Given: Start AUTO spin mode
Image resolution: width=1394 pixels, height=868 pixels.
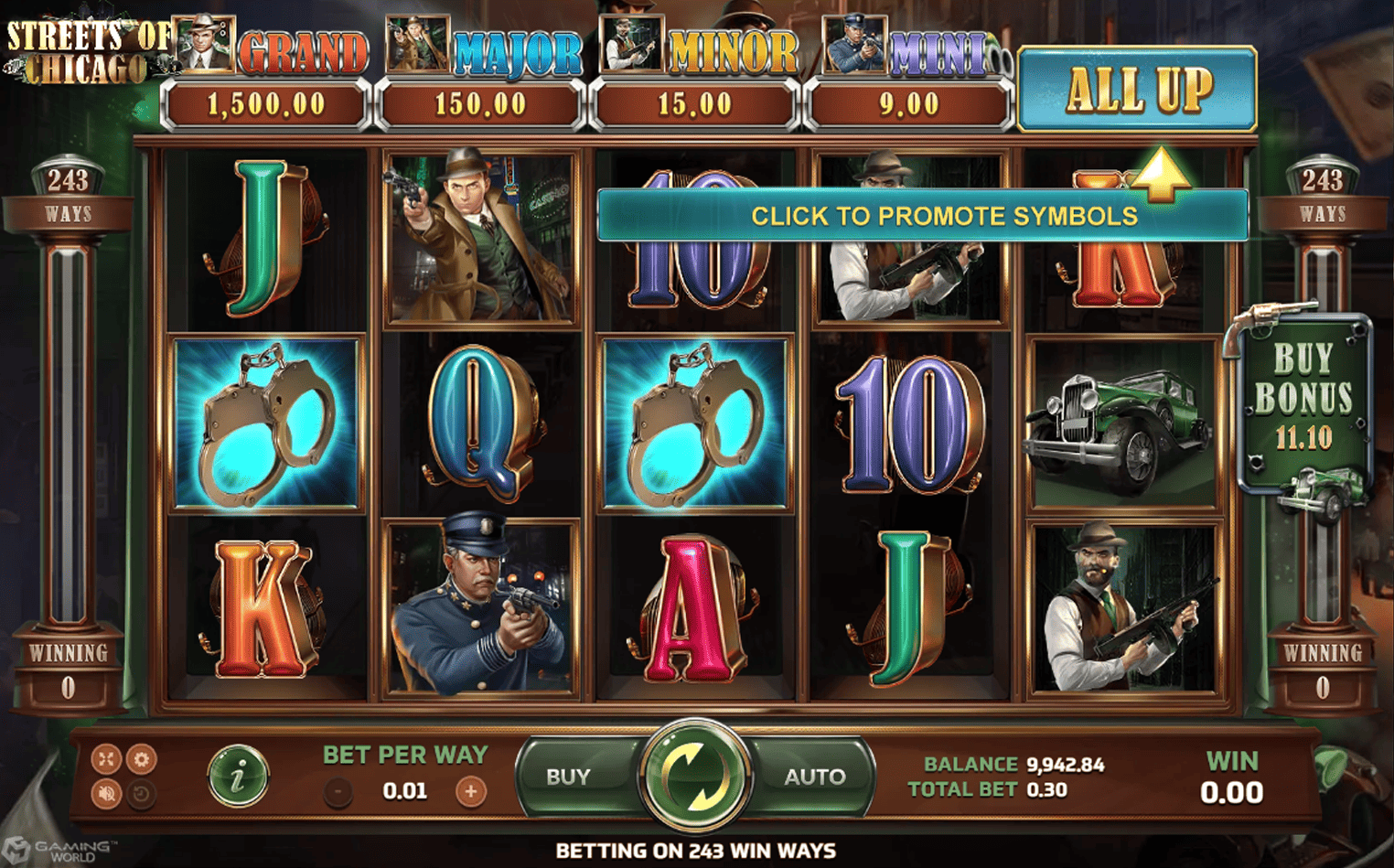Looking at the screenshot, I should (814, 777).
